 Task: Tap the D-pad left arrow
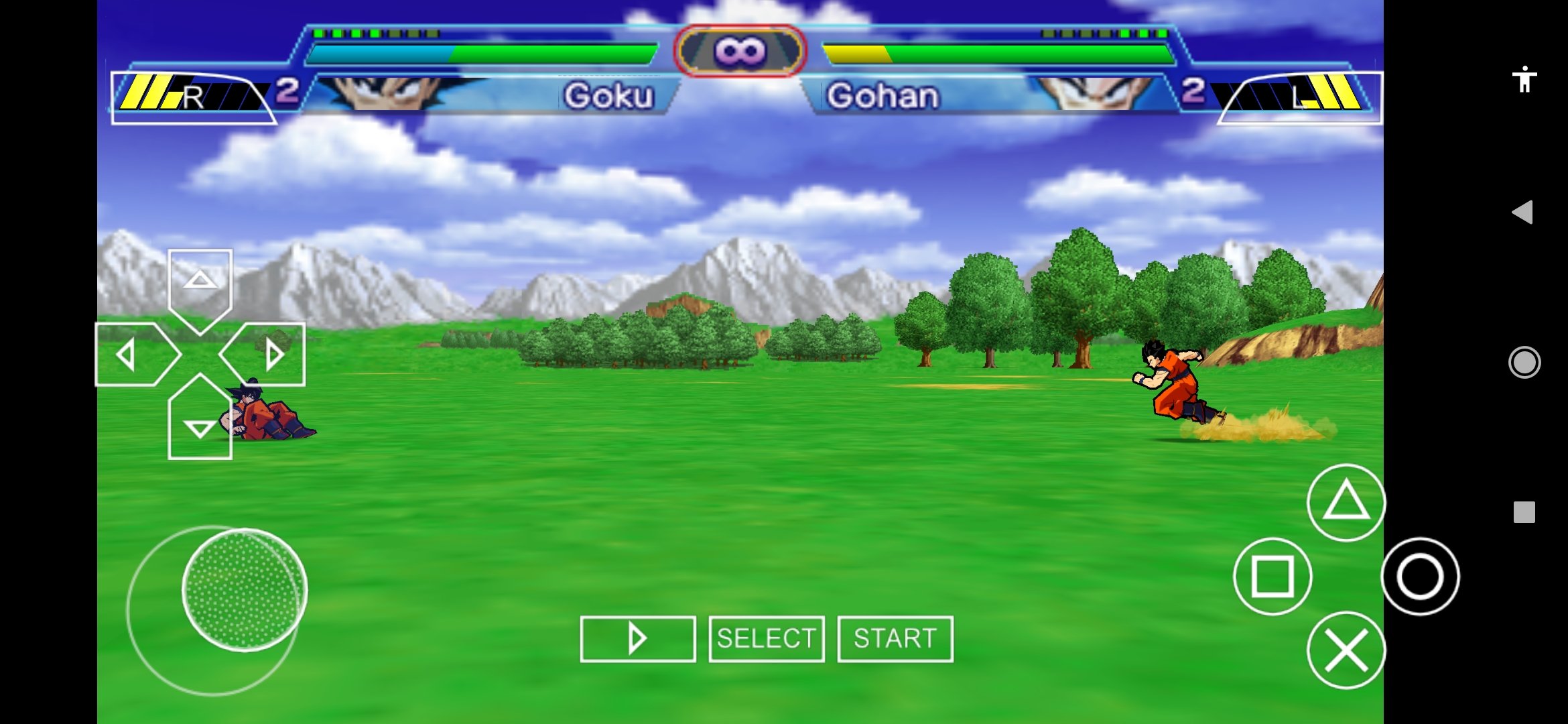[133, 354]
